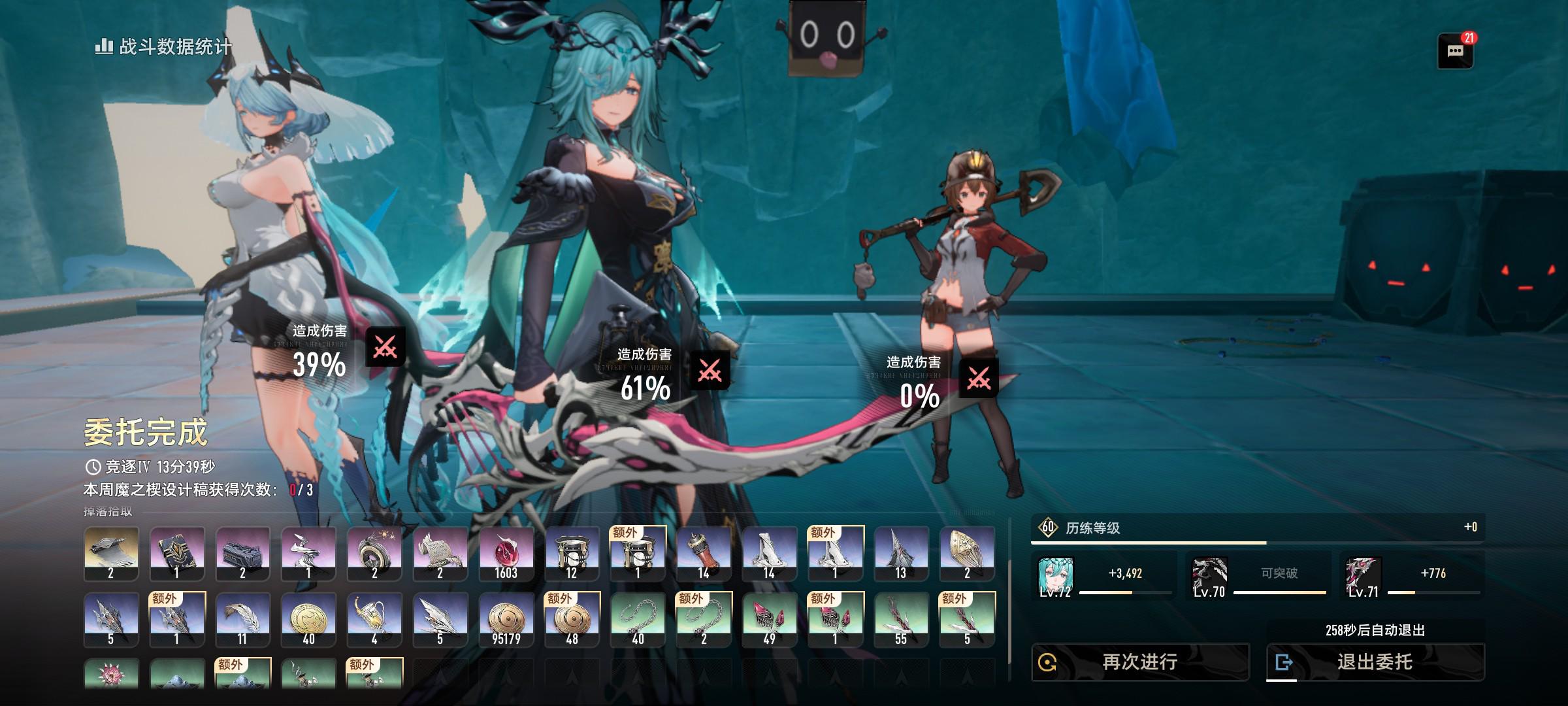Select the red canister drop with 14

pos(704,554)
